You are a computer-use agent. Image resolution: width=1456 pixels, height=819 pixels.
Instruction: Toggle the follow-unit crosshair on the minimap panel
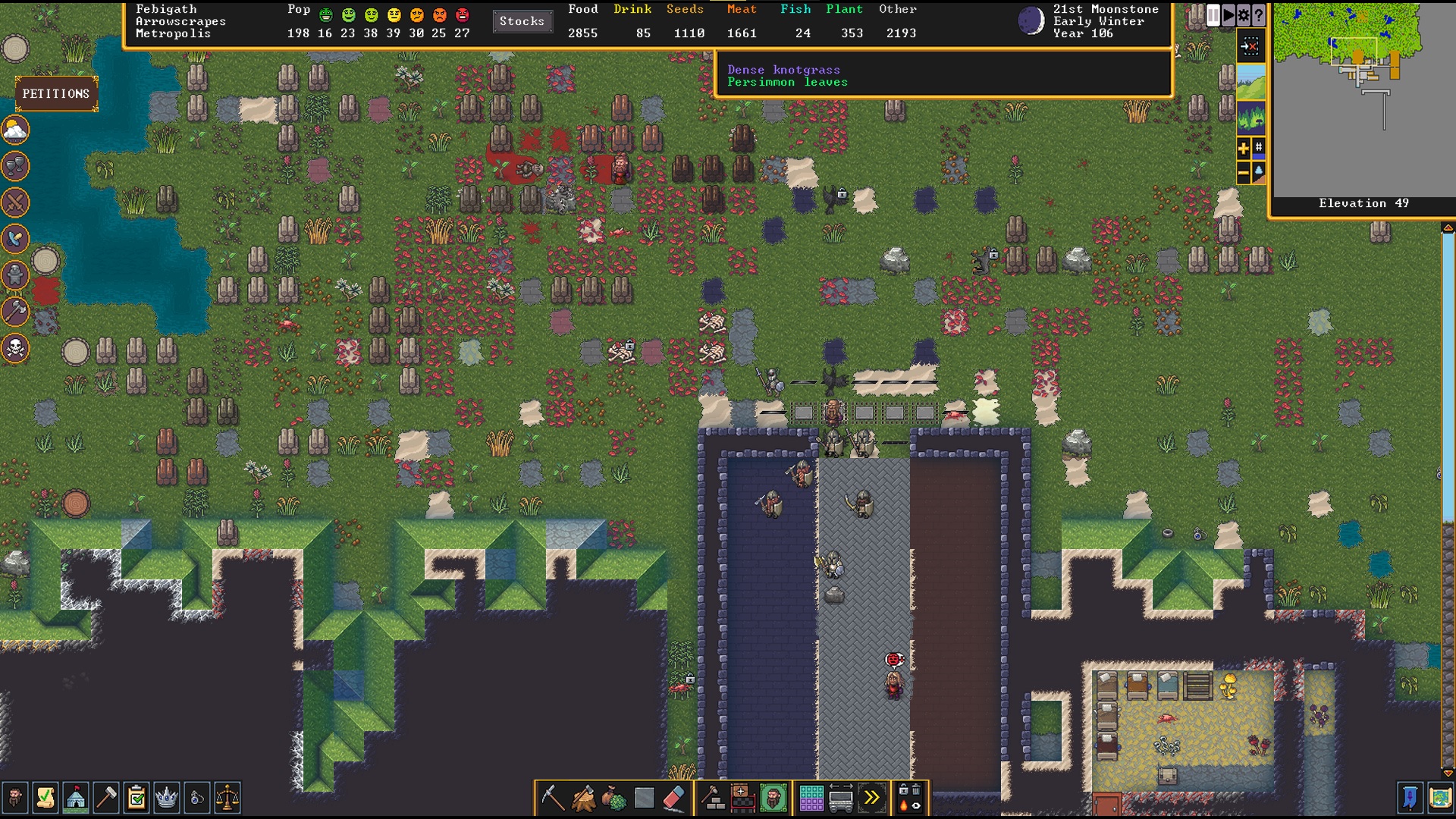[1250, 45]
